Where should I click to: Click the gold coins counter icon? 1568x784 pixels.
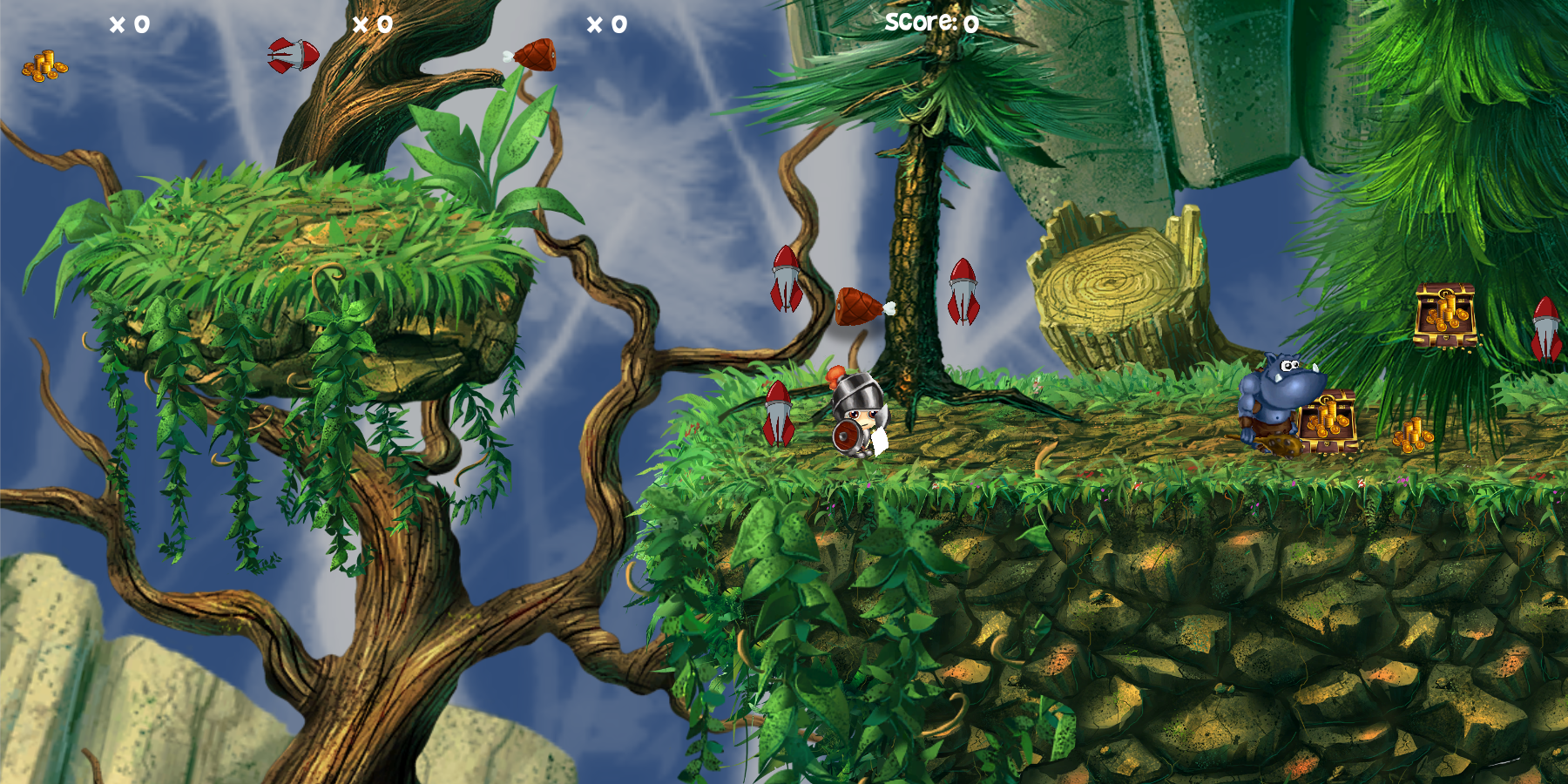coord(44,66)
